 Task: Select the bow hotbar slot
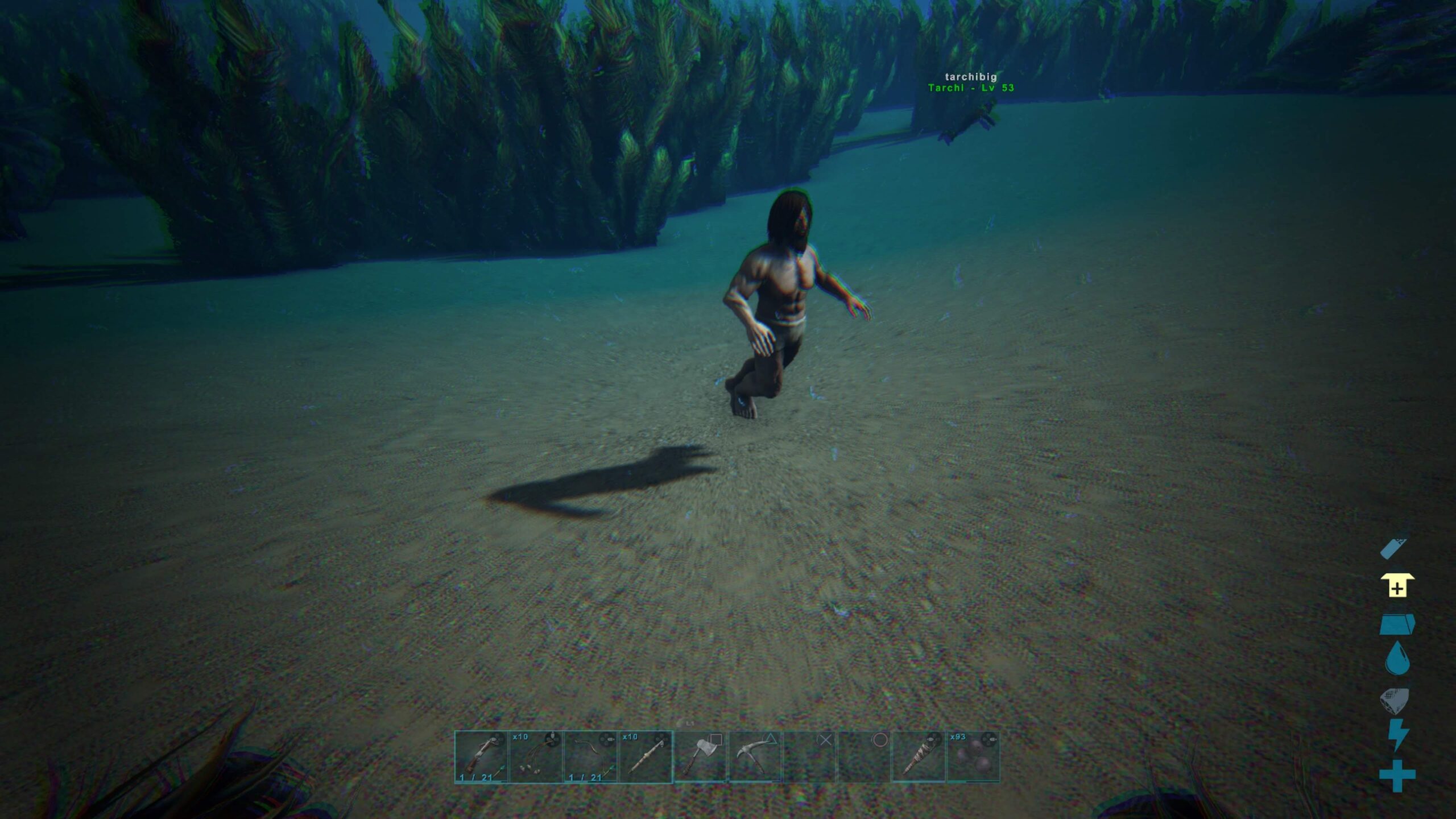[590, 757]
